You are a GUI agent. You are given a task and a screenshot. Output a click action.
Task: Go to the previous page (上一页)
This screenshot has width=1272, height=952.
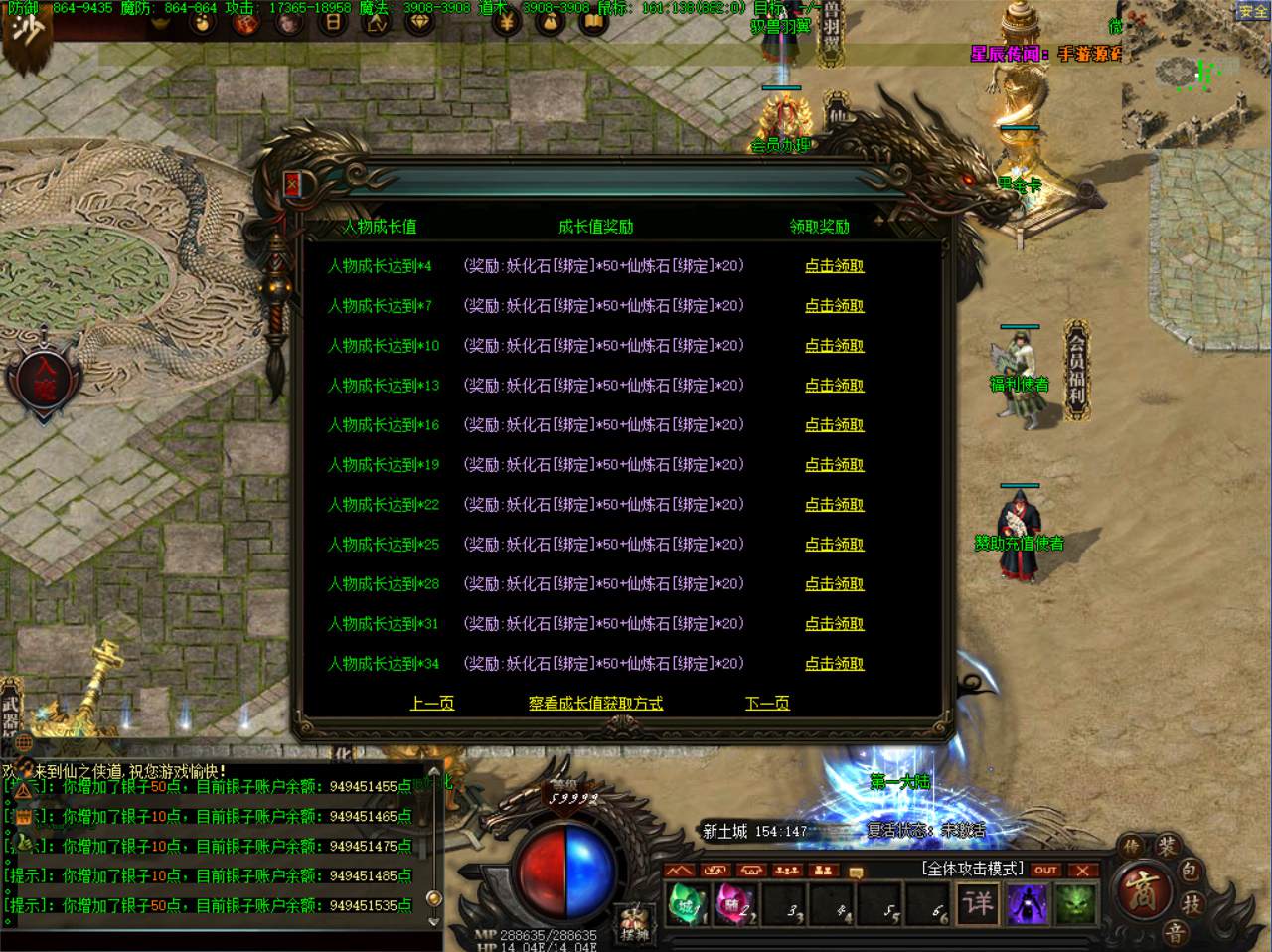(432, 704)
